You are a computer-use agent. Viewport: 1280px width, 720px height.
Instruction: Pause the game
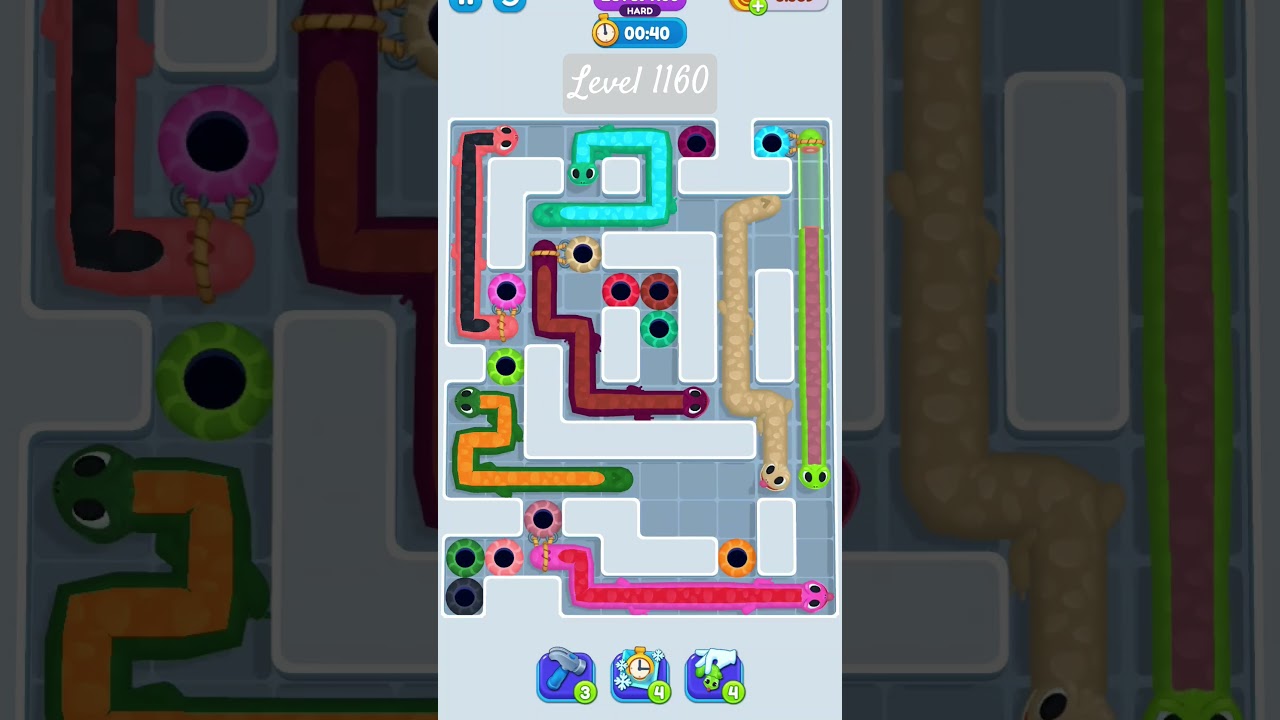pos(464,4)
